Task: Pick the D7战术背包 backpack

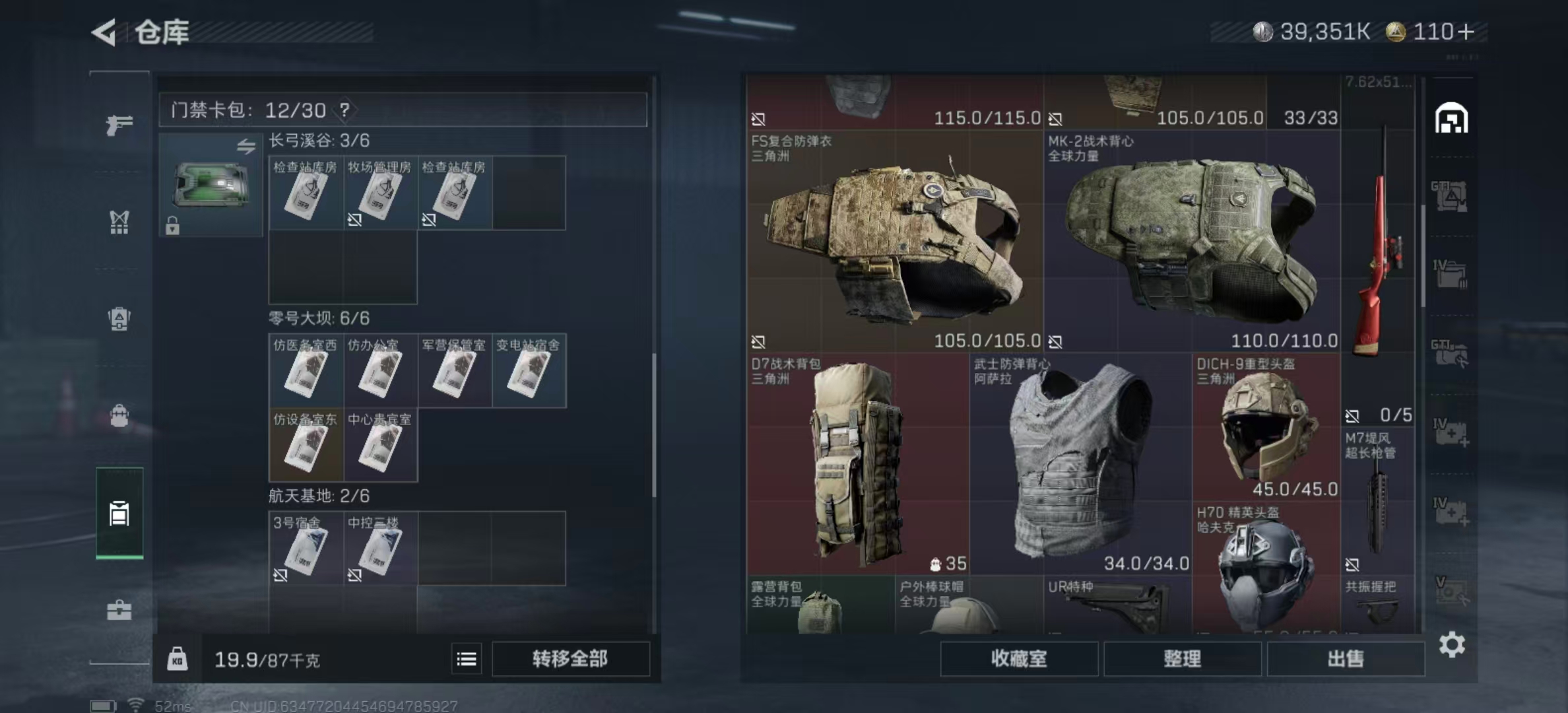Action: (857, 463)
